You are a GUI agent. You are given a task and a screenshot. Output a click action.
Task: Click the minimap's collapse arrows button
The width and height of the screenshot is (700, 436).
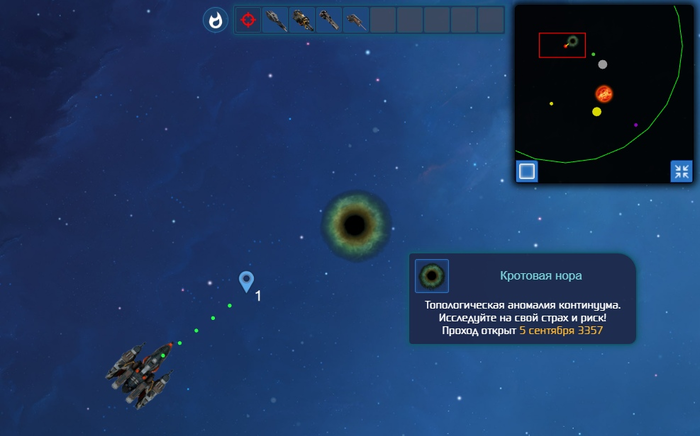pyautogui.click(x=681, y=171)
